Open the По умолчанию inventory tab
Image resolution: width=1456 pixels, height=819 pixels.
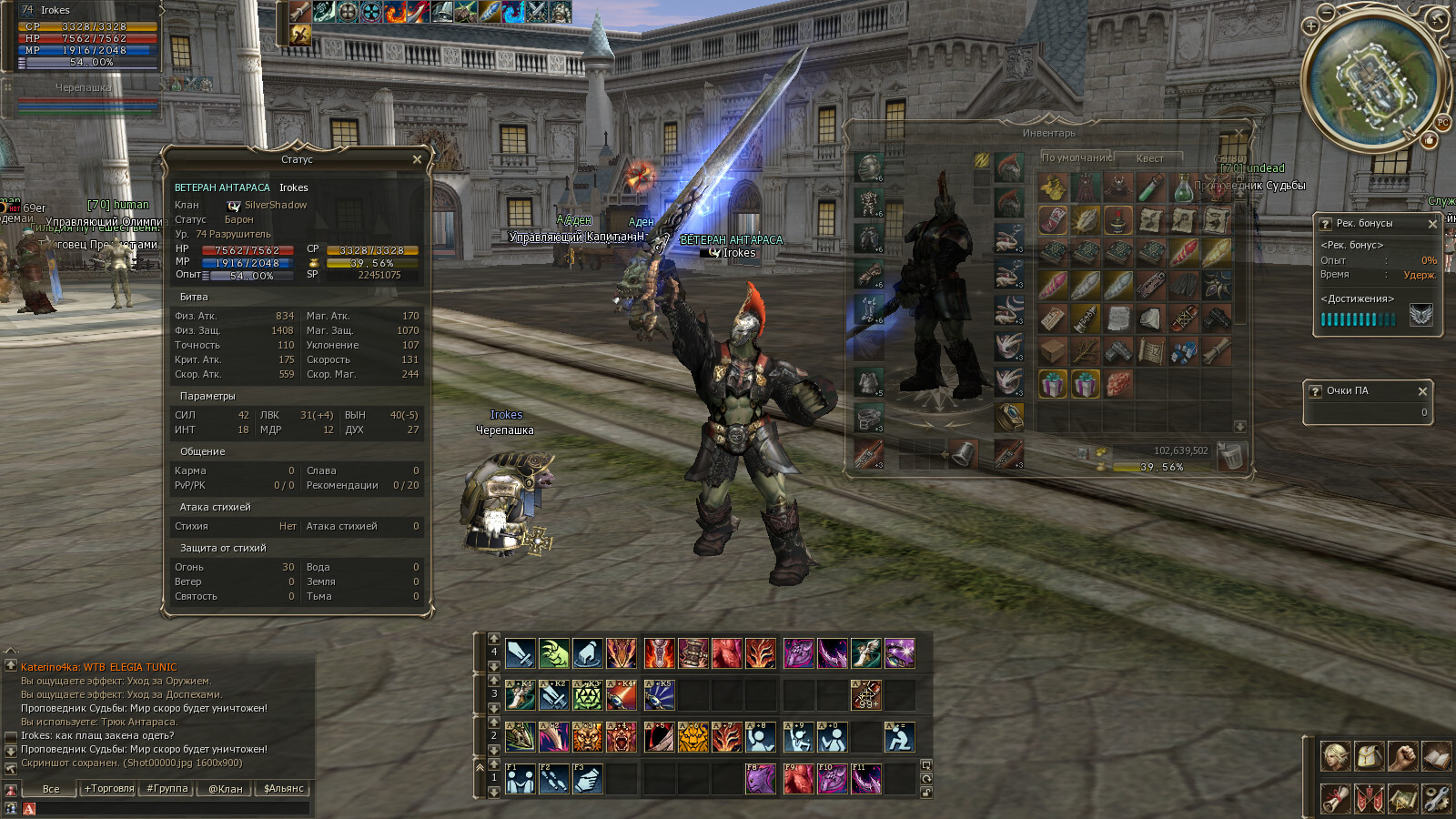1076,157
